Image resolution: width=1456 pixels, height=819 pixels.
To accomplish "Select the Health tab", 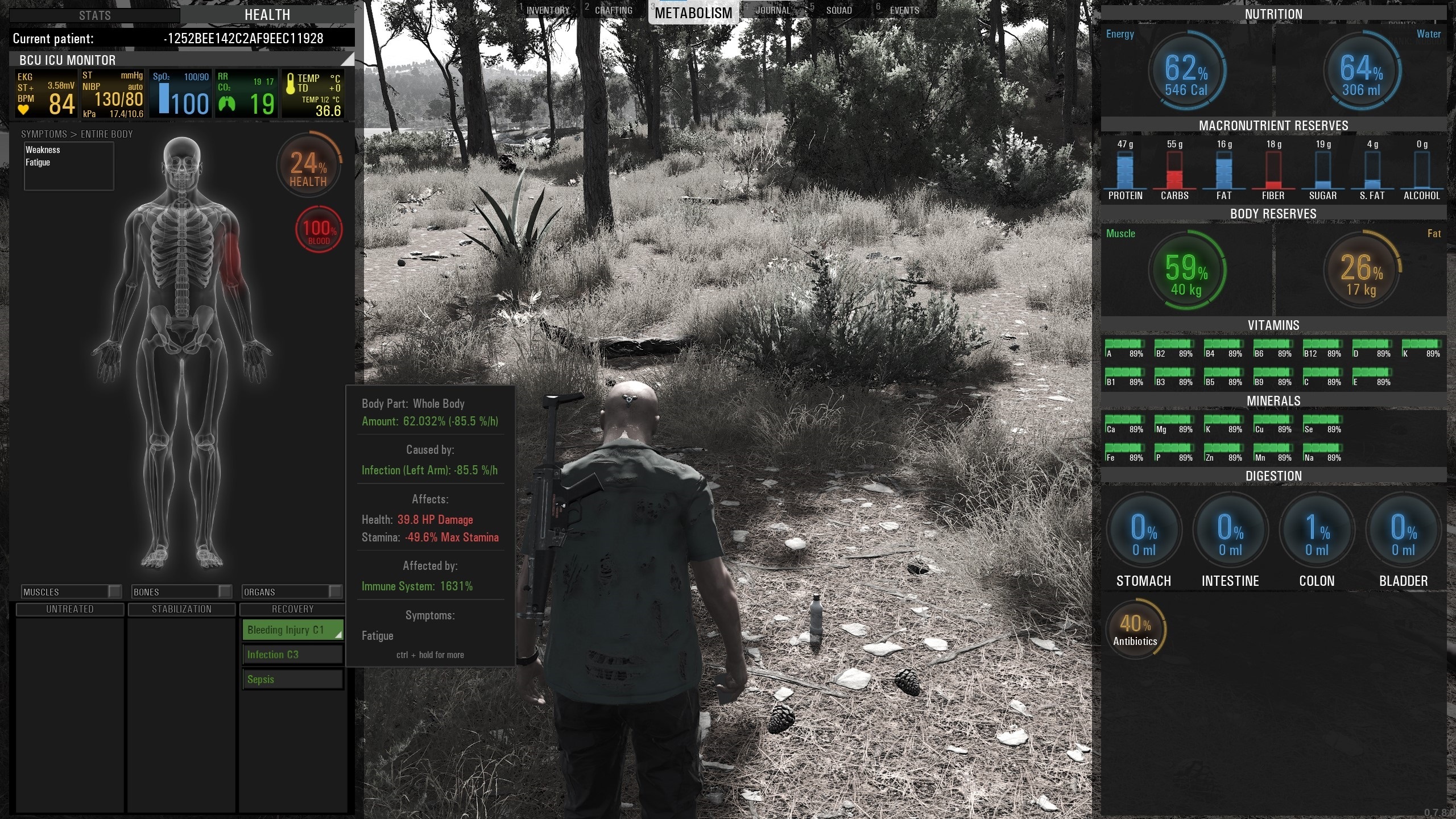I will coord(267,15).
